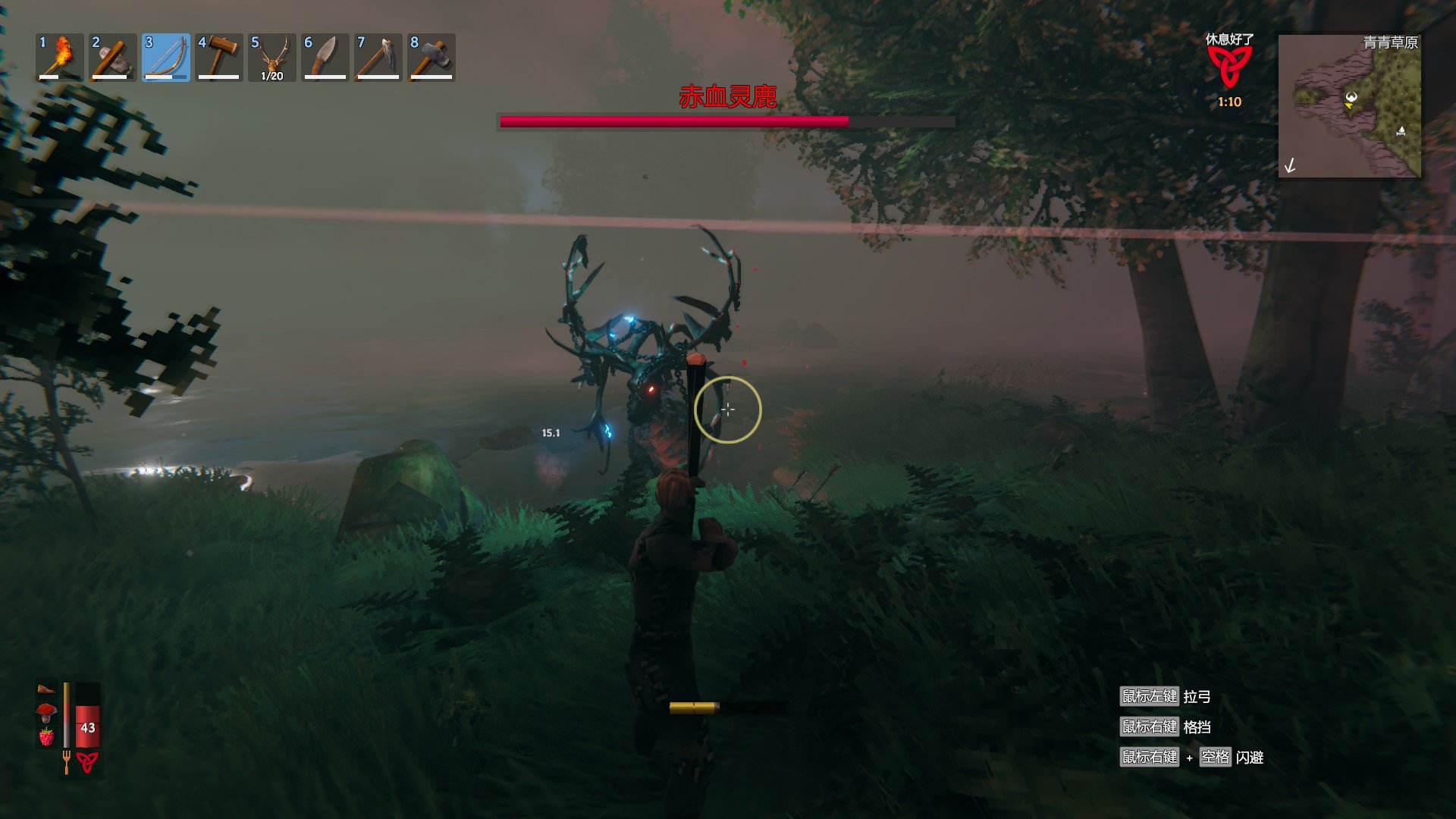Equip the wooden club from the hotbar
The image size is (1456, 819).
pyautogui.click(x=113, y=58)
